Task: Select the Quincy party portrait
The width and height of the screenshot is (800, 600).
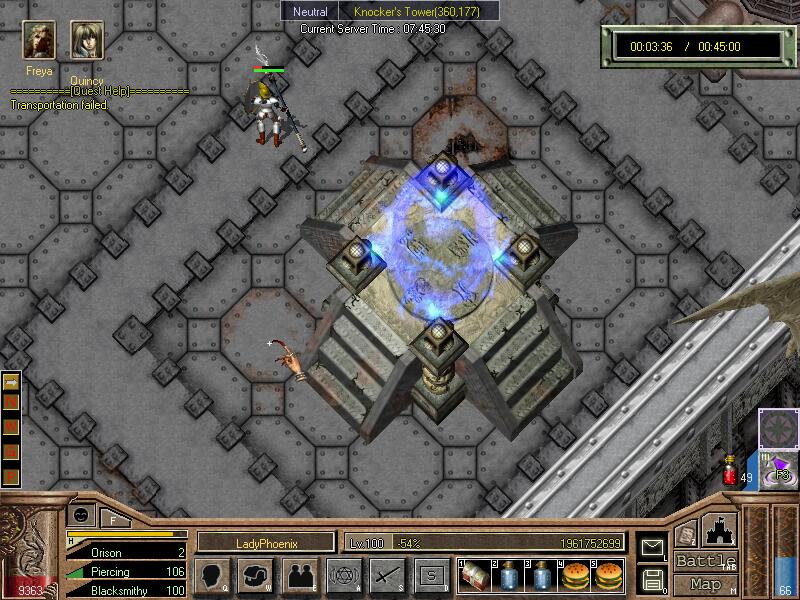Action: click(x=87, y=41)
